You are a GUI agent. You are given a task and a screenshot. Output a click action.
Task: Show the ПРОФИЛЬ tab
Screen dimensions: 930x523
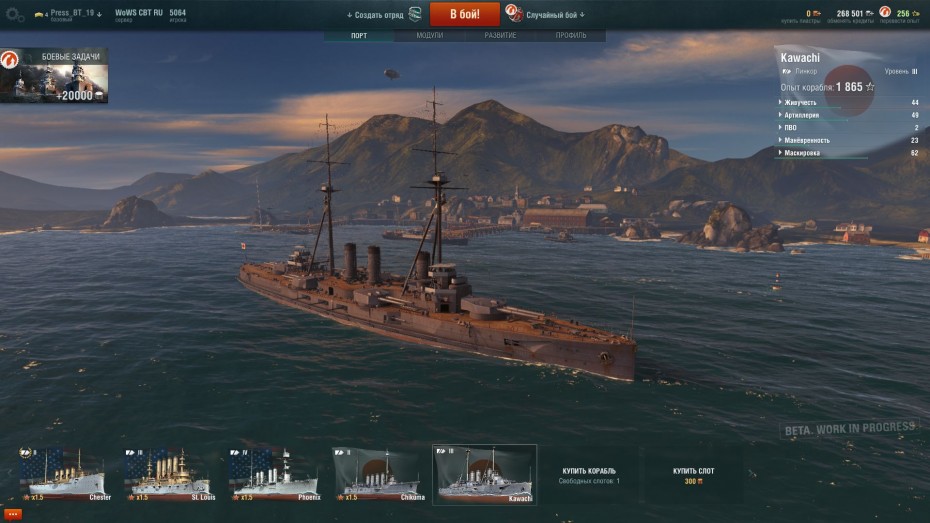(571, 36)
